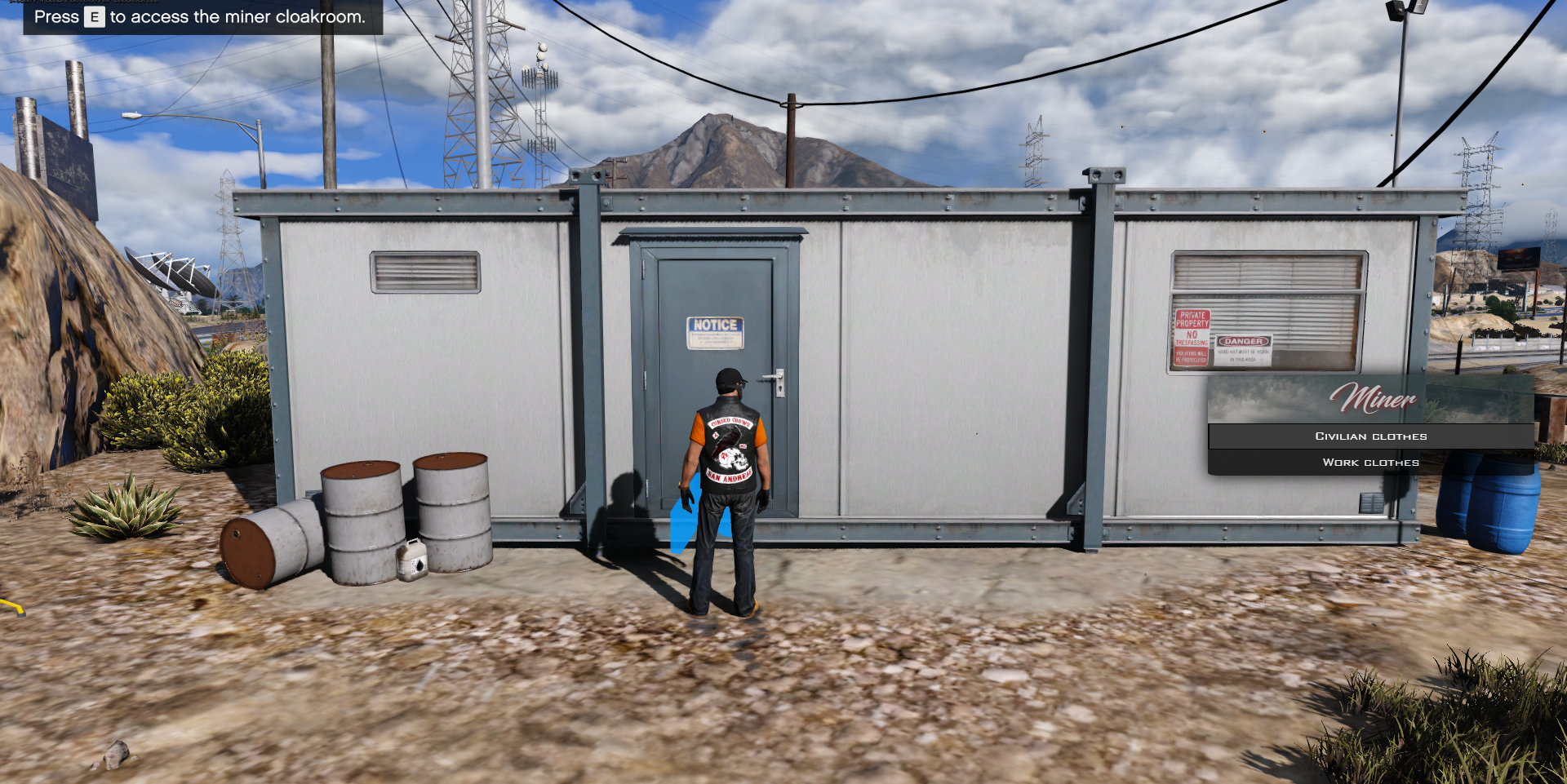Select Civilian Clothes in the Miner menu
The width and height of the screenshot is (1567, 784).
click(x=1370, y=436)
